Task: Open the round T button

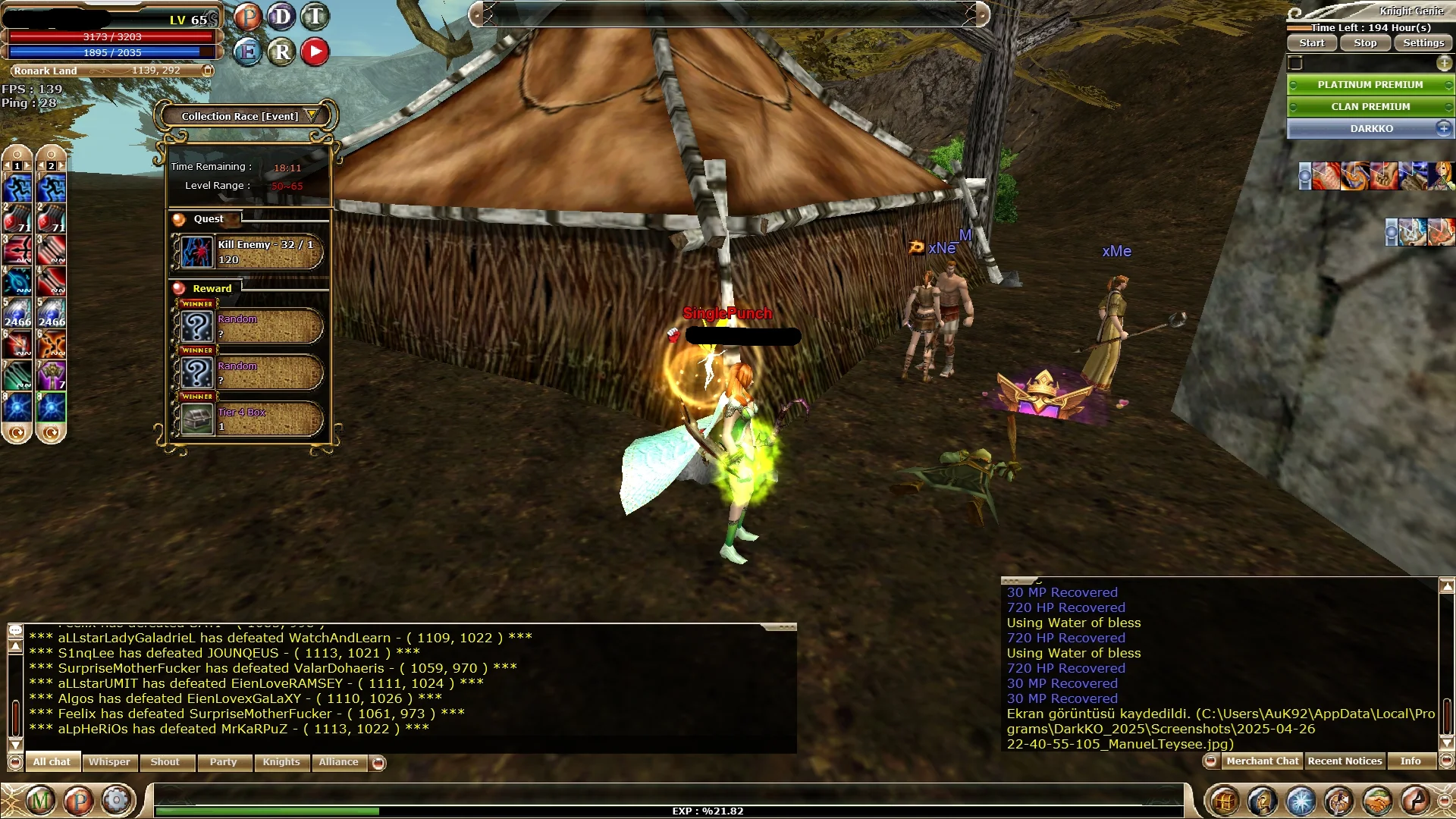Action: coord(315,16)
